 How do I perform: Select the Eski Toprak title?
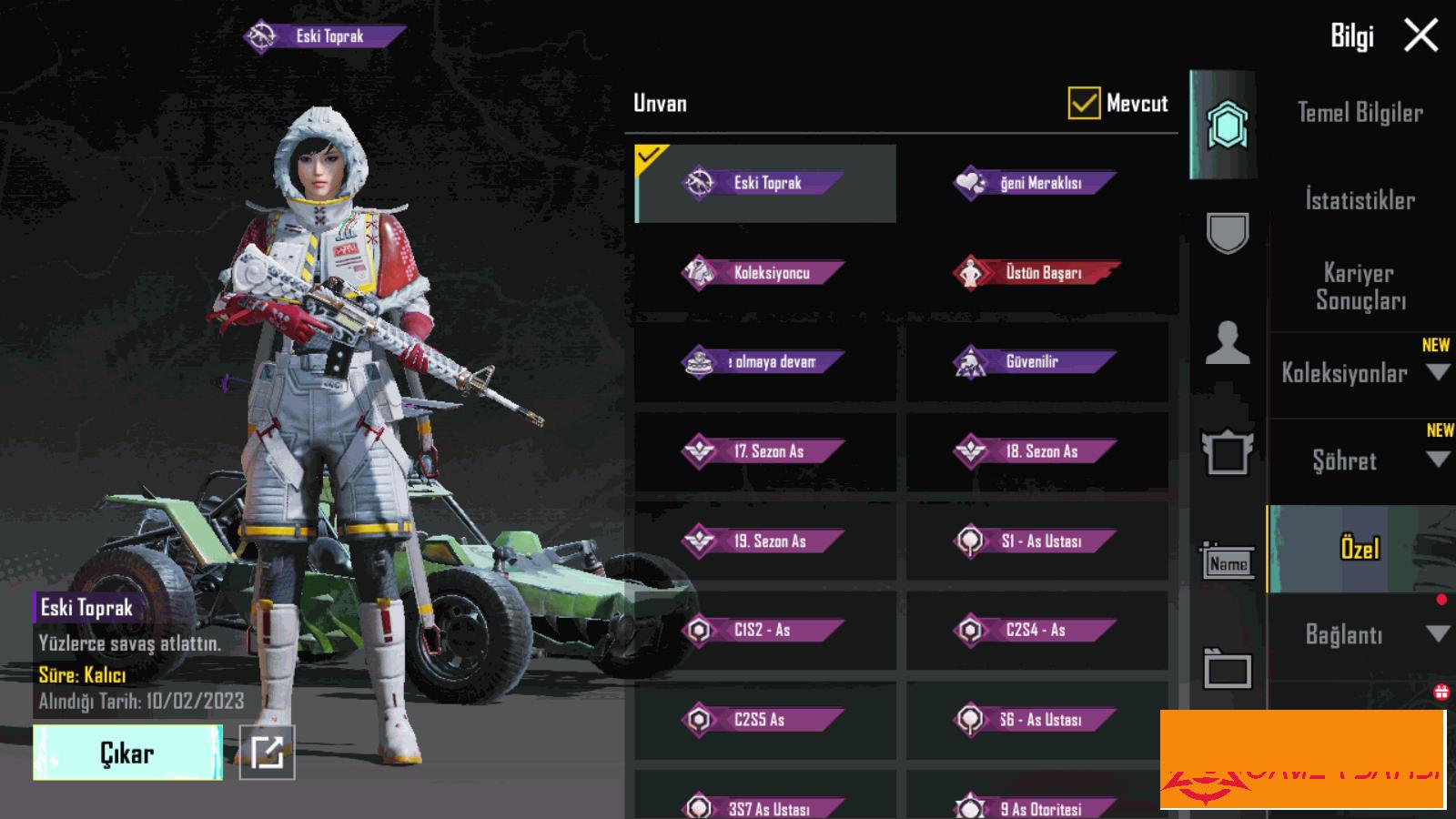tap(765, 183)
